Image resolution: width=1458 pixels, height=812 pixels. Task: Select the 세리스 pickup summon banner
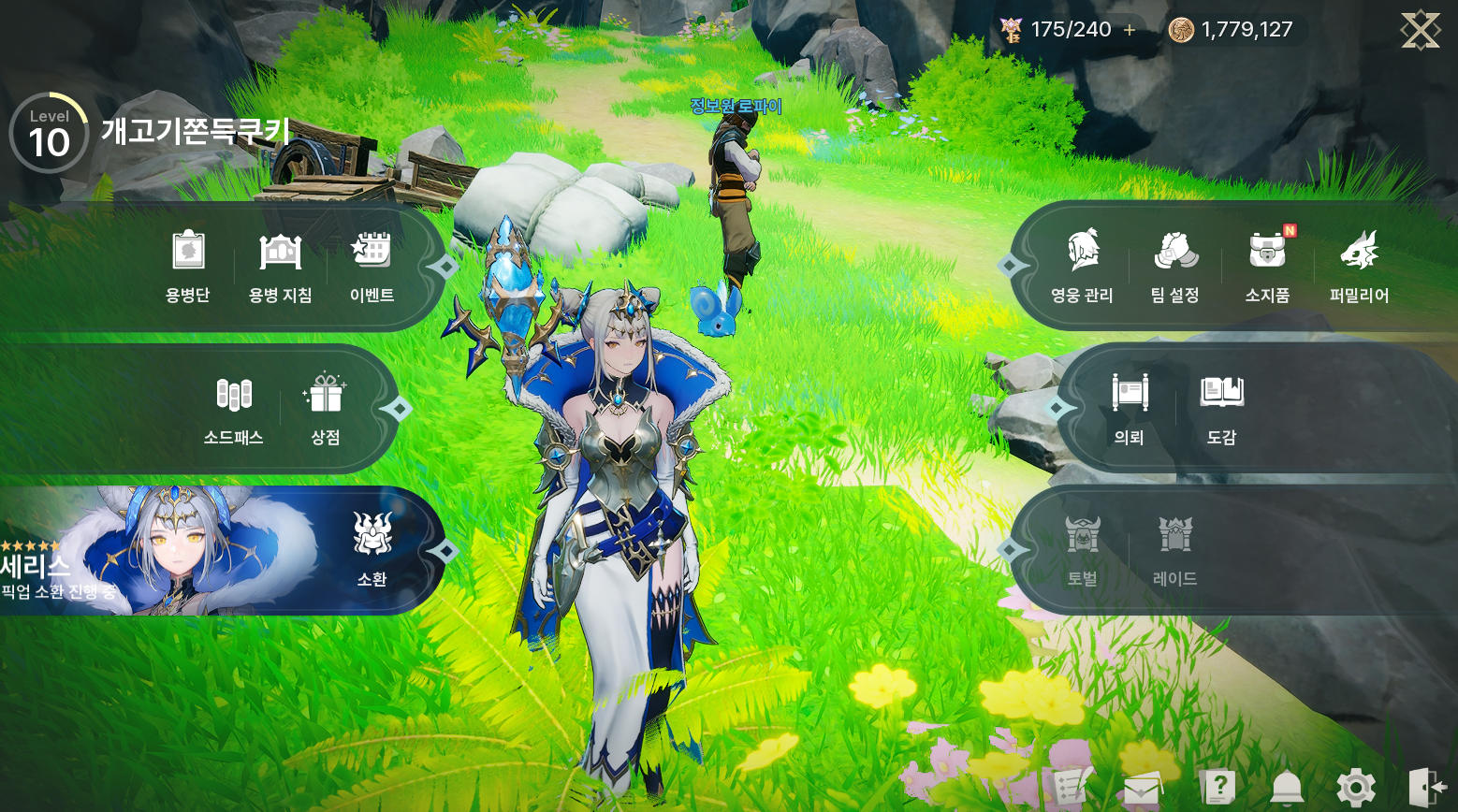159,550
